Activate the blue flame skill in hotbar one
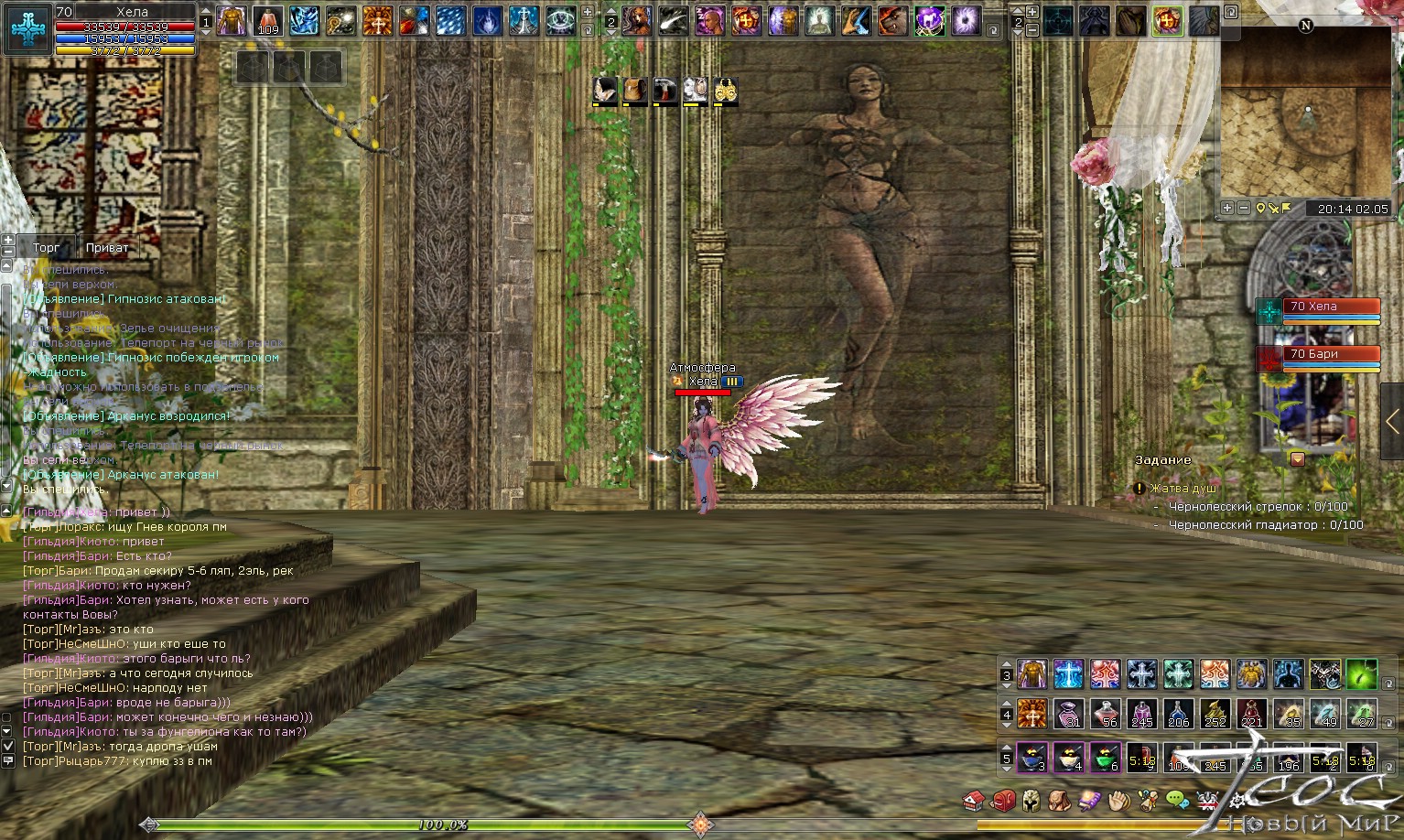1404x840 pixels. pyautogui.click(x=488, y=20)
